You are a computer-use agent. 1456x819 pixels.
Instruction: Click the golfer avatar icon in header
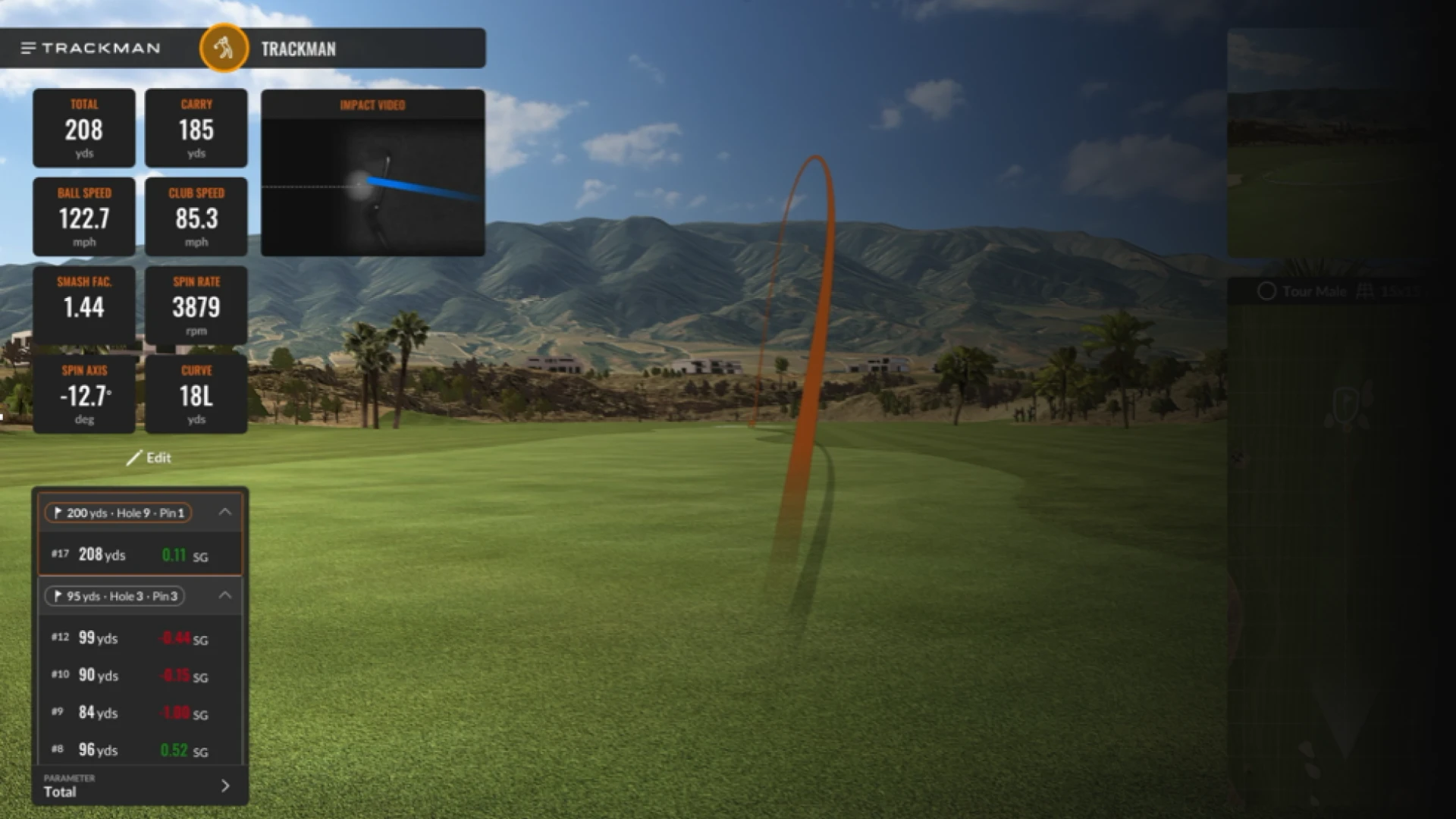pyautogui.click(x=224, y=47)
